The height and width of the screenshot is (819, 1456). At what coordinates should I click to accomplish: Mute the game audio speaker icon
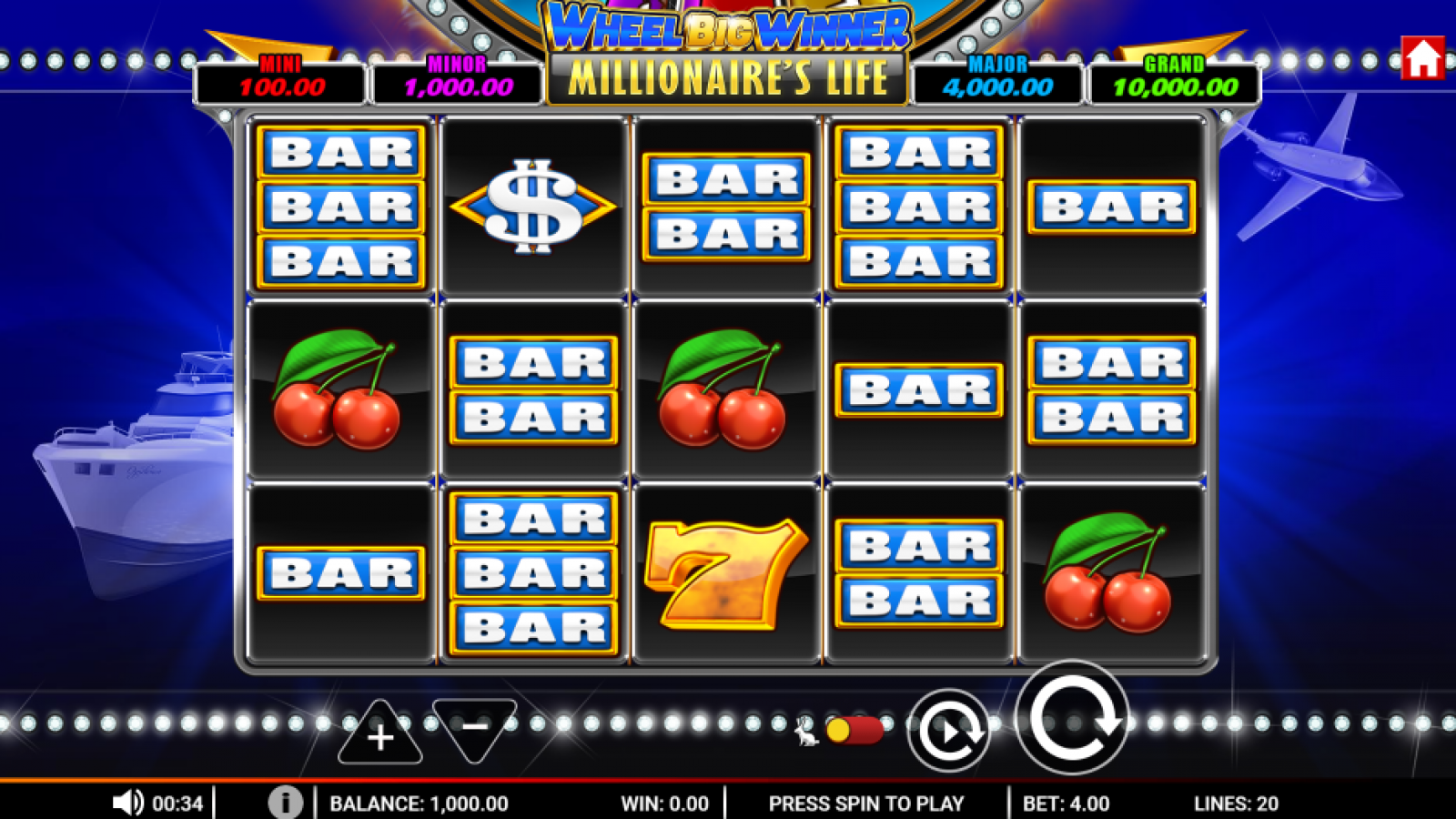pos(127,804)
